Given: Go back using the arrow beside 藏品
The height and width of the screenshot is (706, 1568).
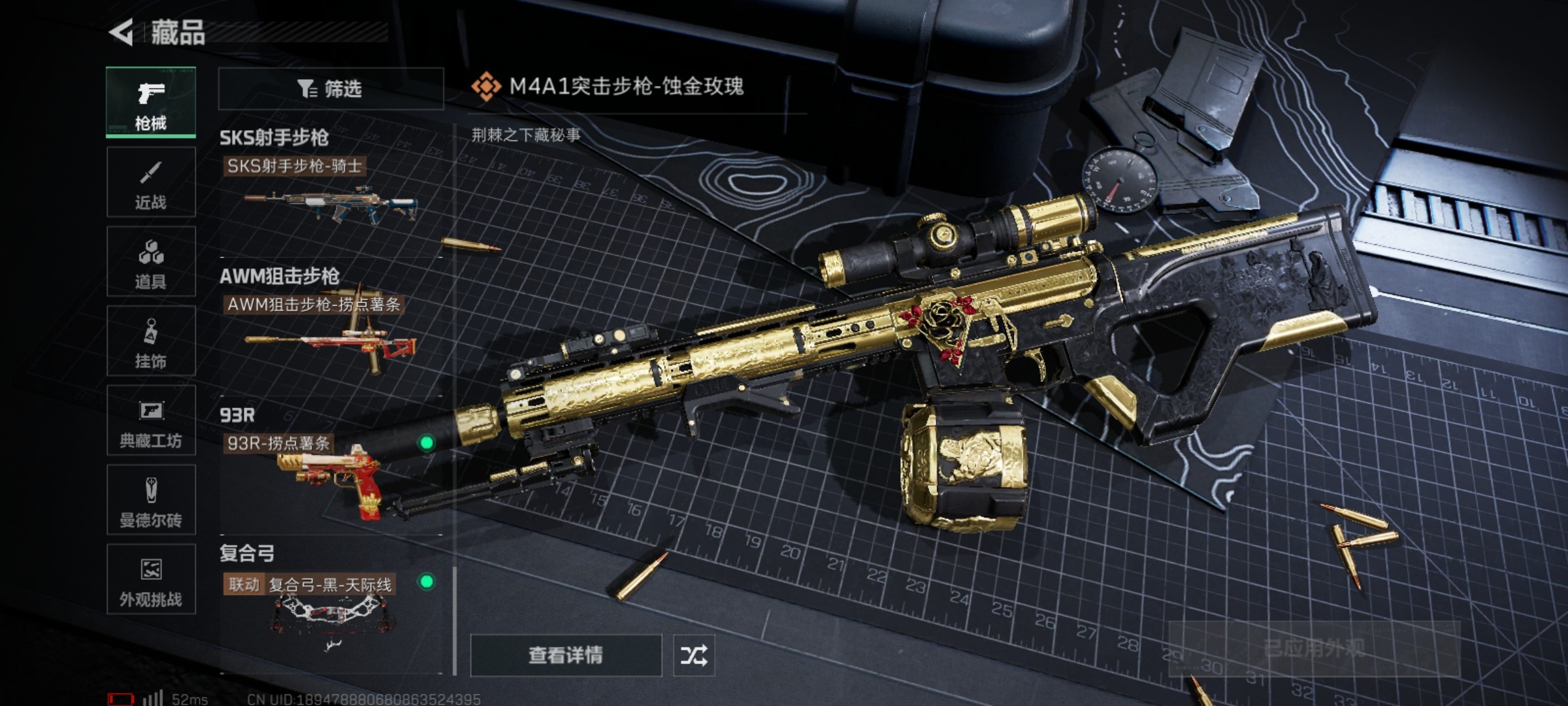Looking at the screenshot, I should 122,33.
